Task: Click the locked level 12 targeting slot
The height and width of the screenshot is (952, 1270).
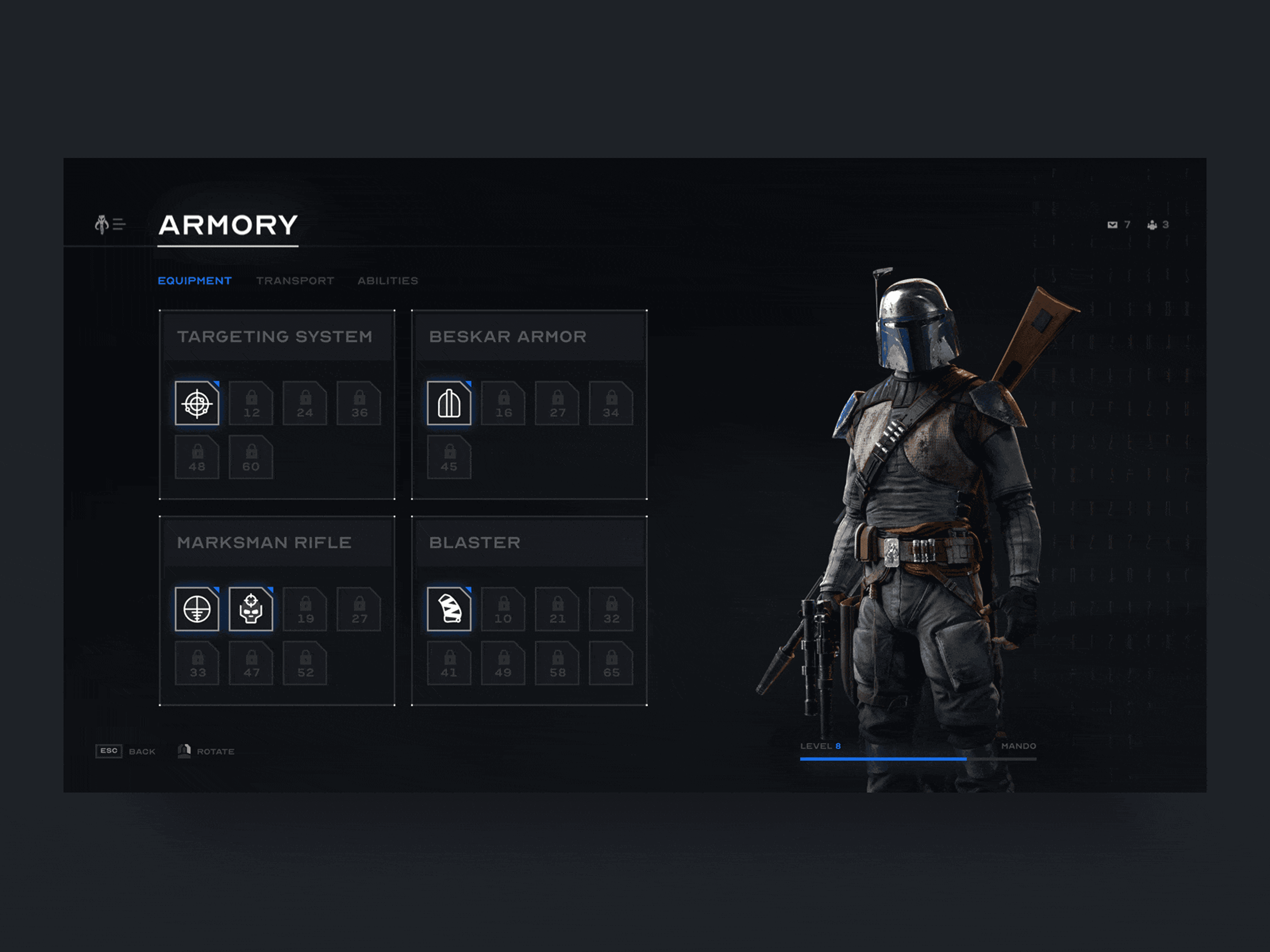Action: click(251, 403)
